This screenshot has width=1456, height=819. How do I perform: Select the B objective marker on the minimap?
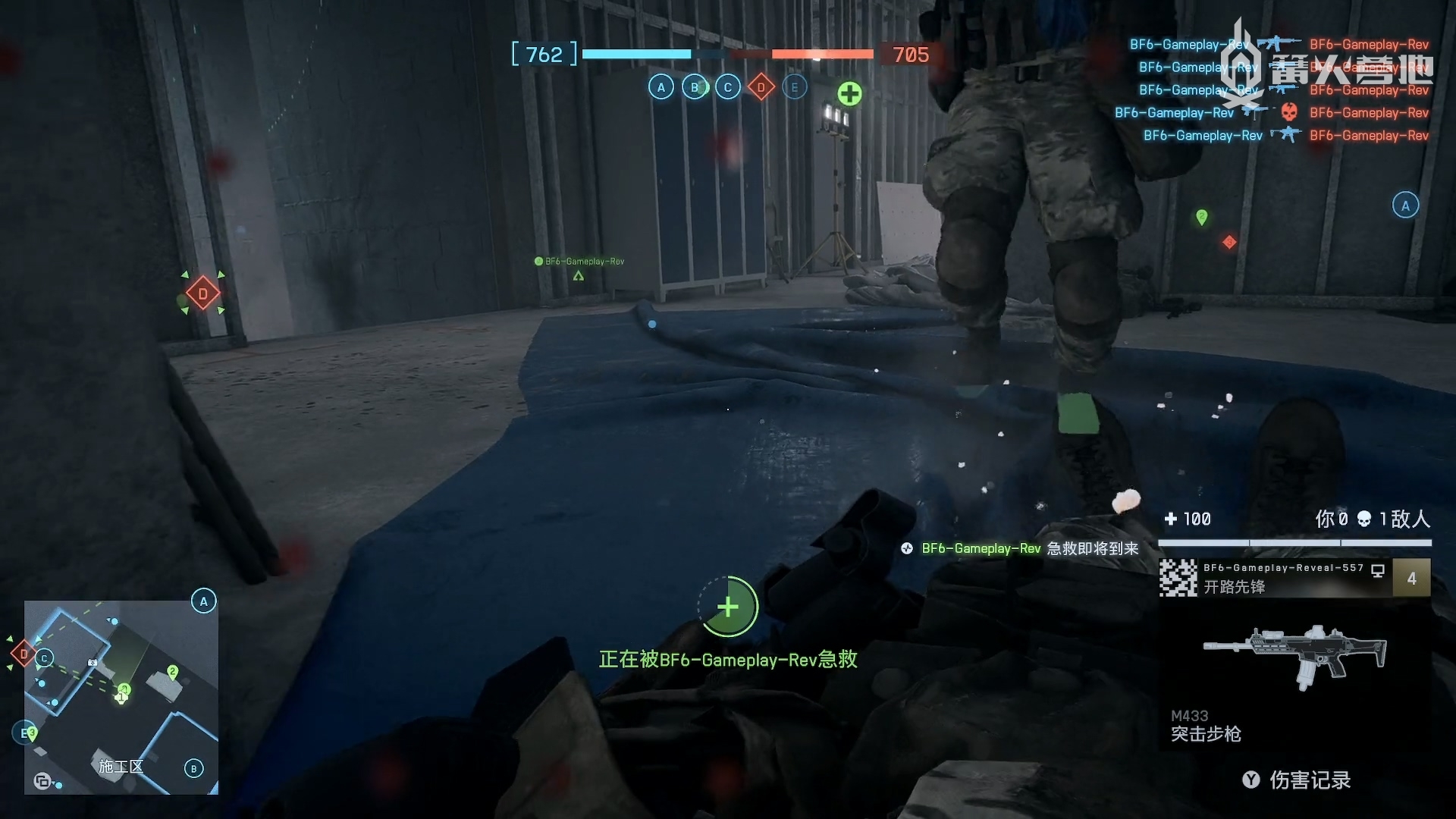coord(193,768)
